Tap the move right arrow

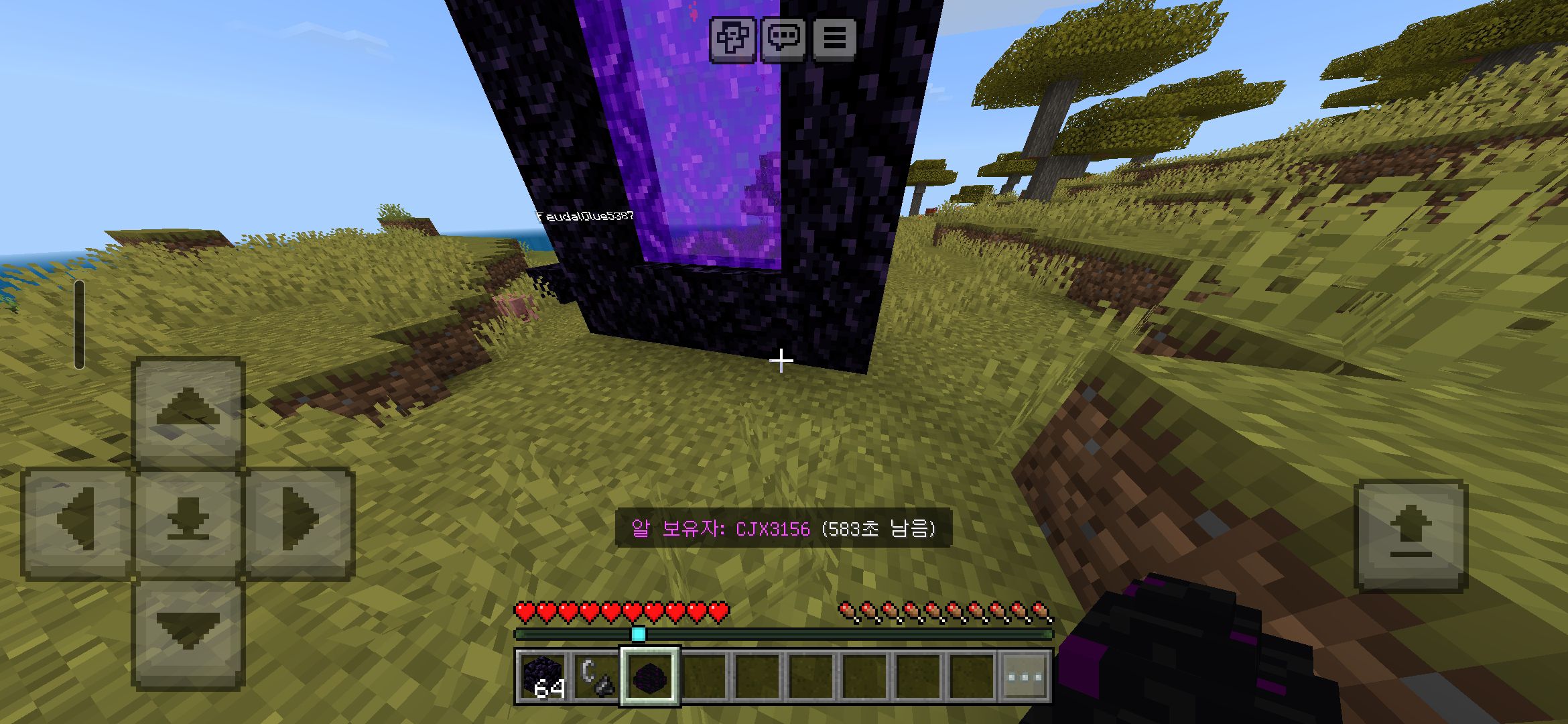click(x=299, y=522)
